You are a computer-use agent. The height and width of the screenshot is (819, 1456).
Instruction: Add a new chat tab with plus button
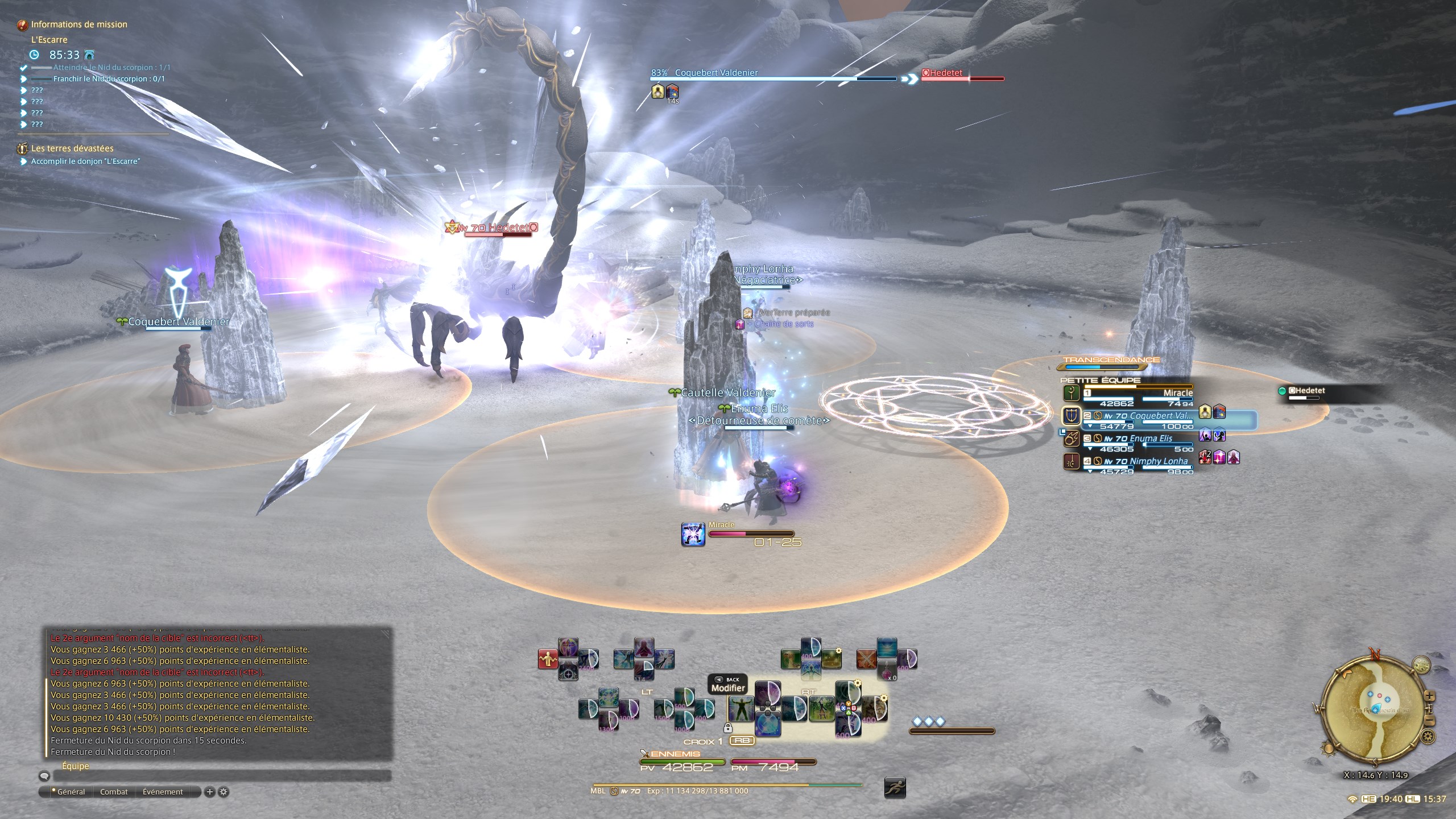pyautogui.click(x=209, y=792)
